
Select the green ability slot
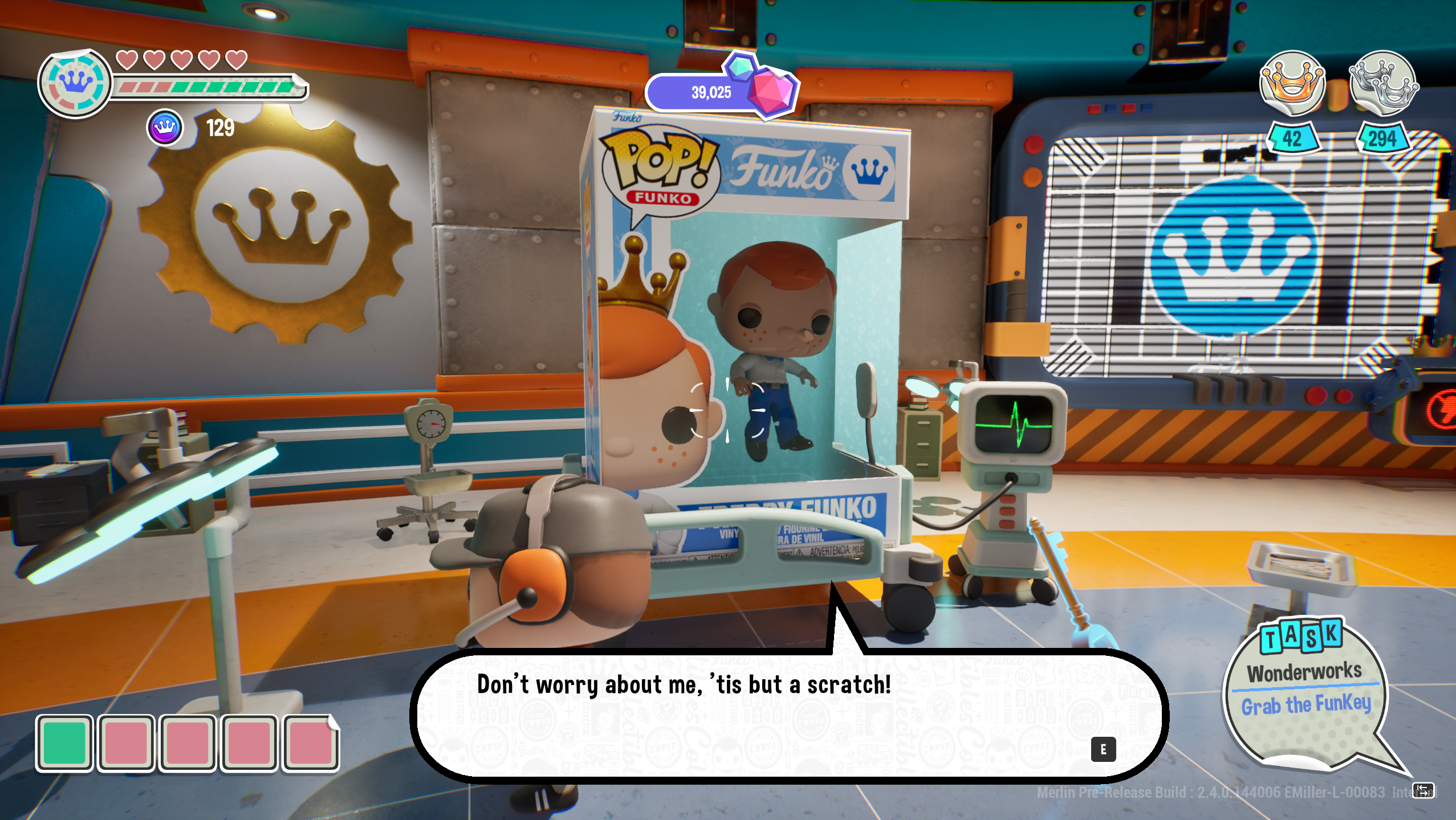click(64, 743)
